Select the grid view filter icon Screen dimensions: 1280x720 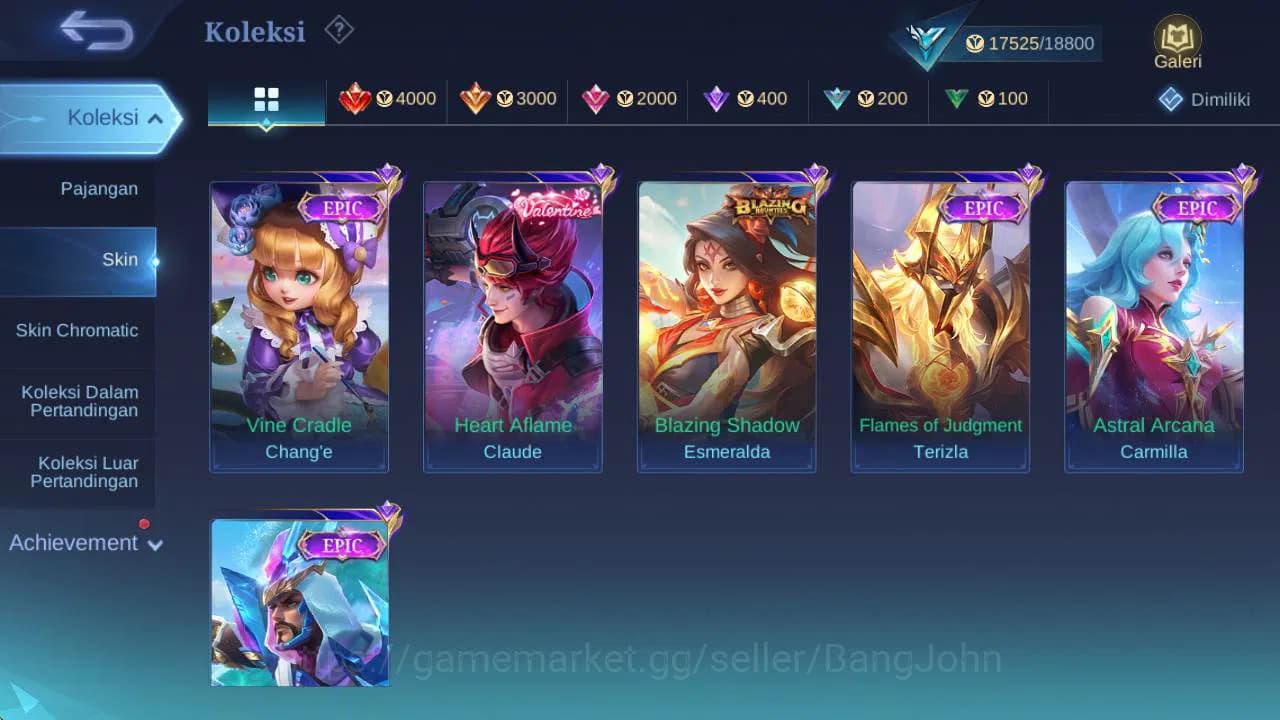pyautogui.click(x=265, y=100)
